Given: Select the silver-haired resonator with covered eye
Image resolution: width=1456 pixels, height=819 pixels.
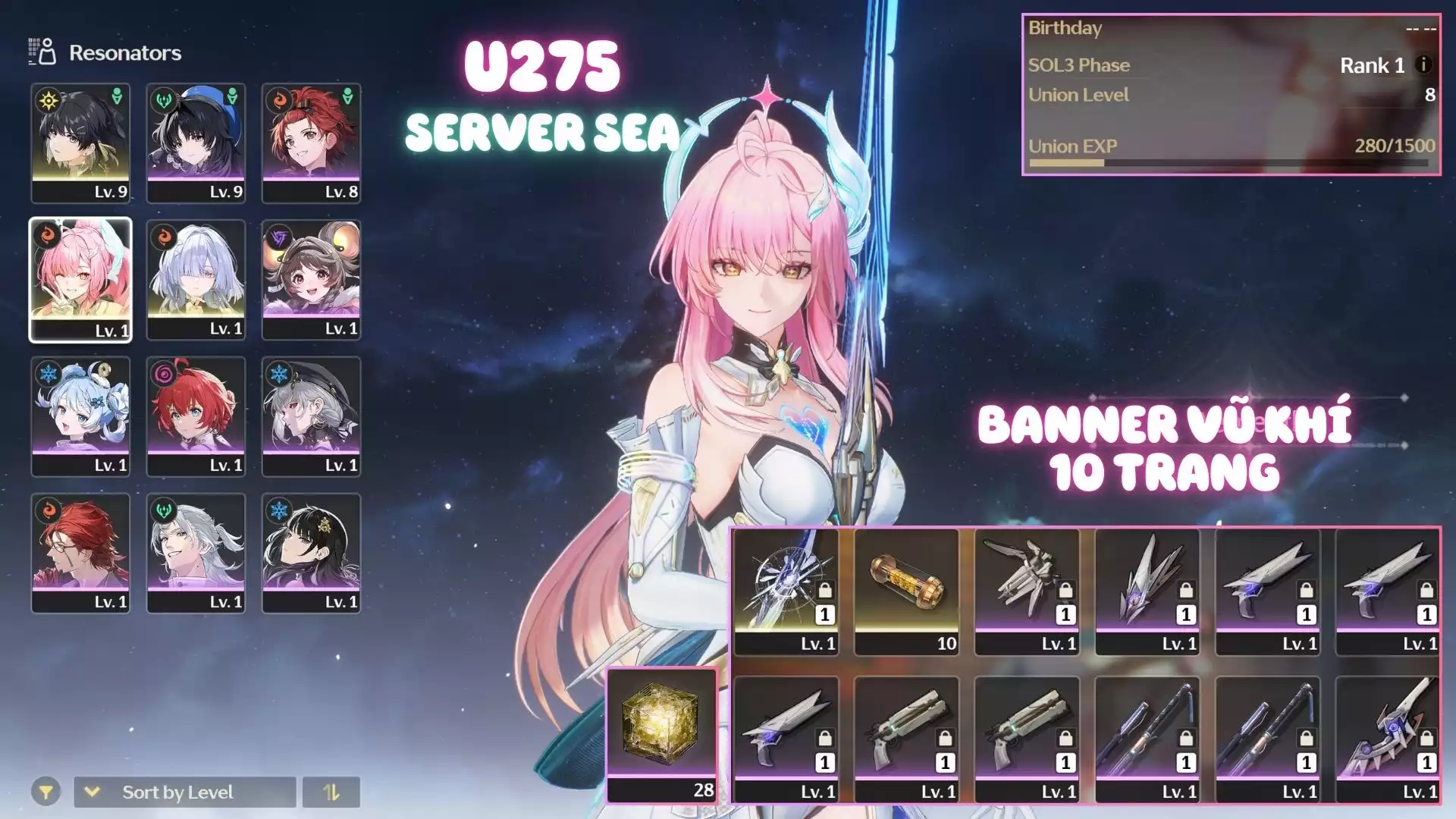Looking at the screenshot, I should 196,279.
